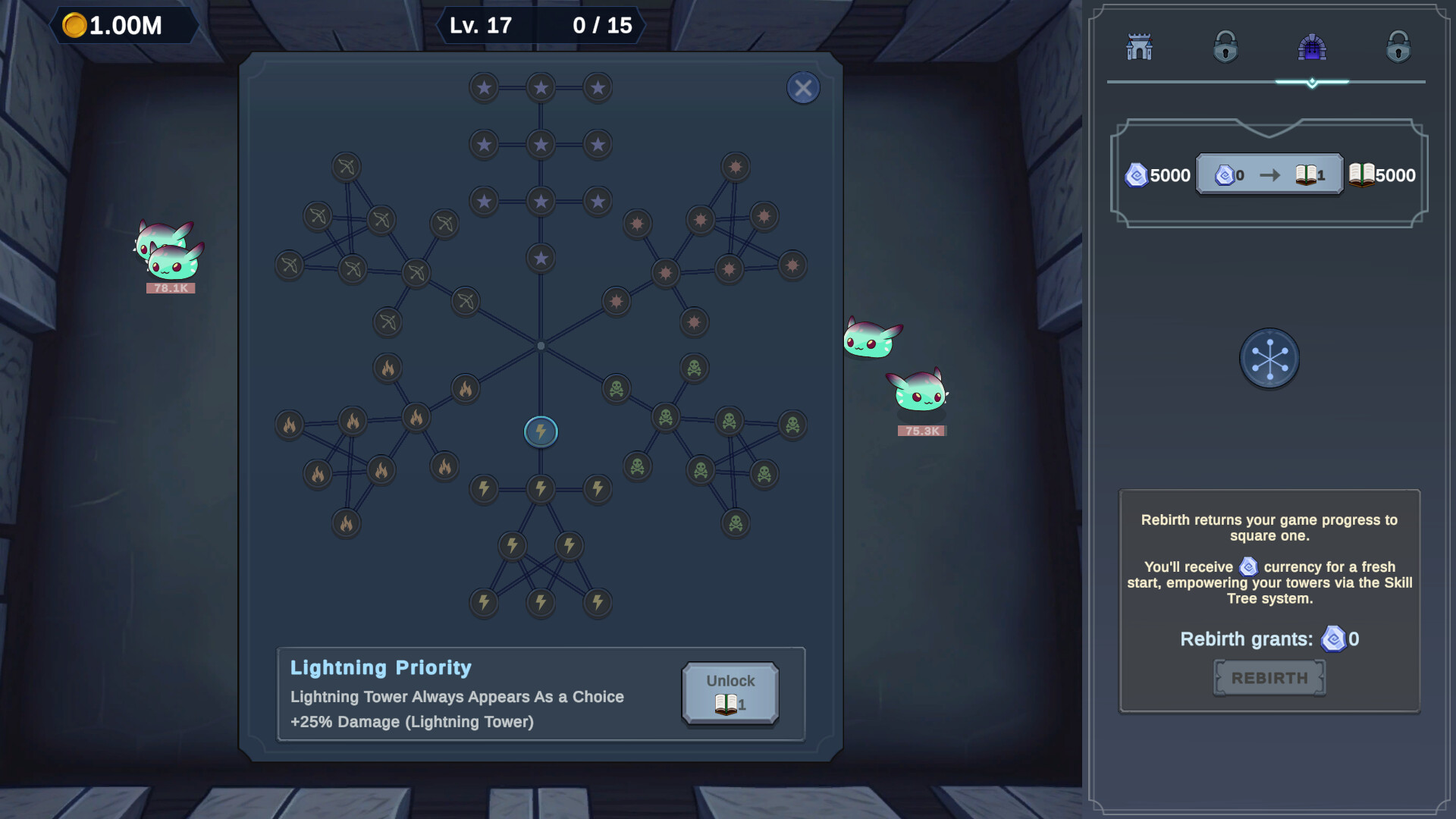Switch to the dungeon door tab
The height and width of the screenshot is (819, 1456).
pos(1311,47)
